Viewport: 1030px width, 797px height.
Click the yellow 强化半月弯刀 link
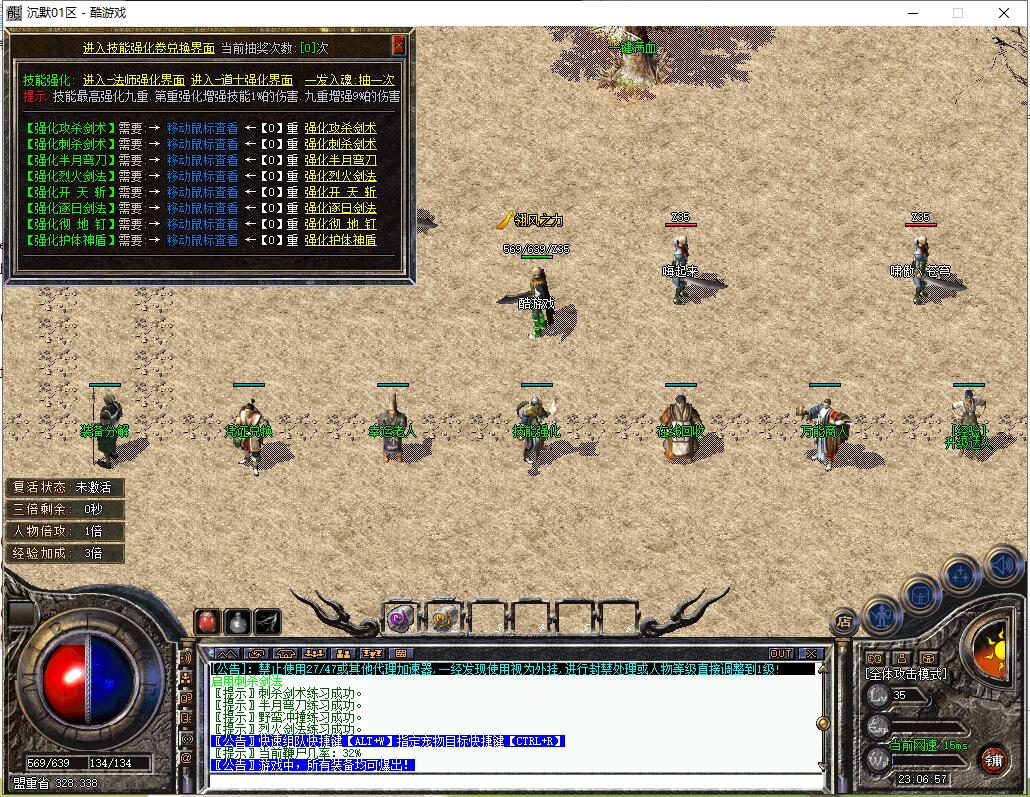pos(340,160)
